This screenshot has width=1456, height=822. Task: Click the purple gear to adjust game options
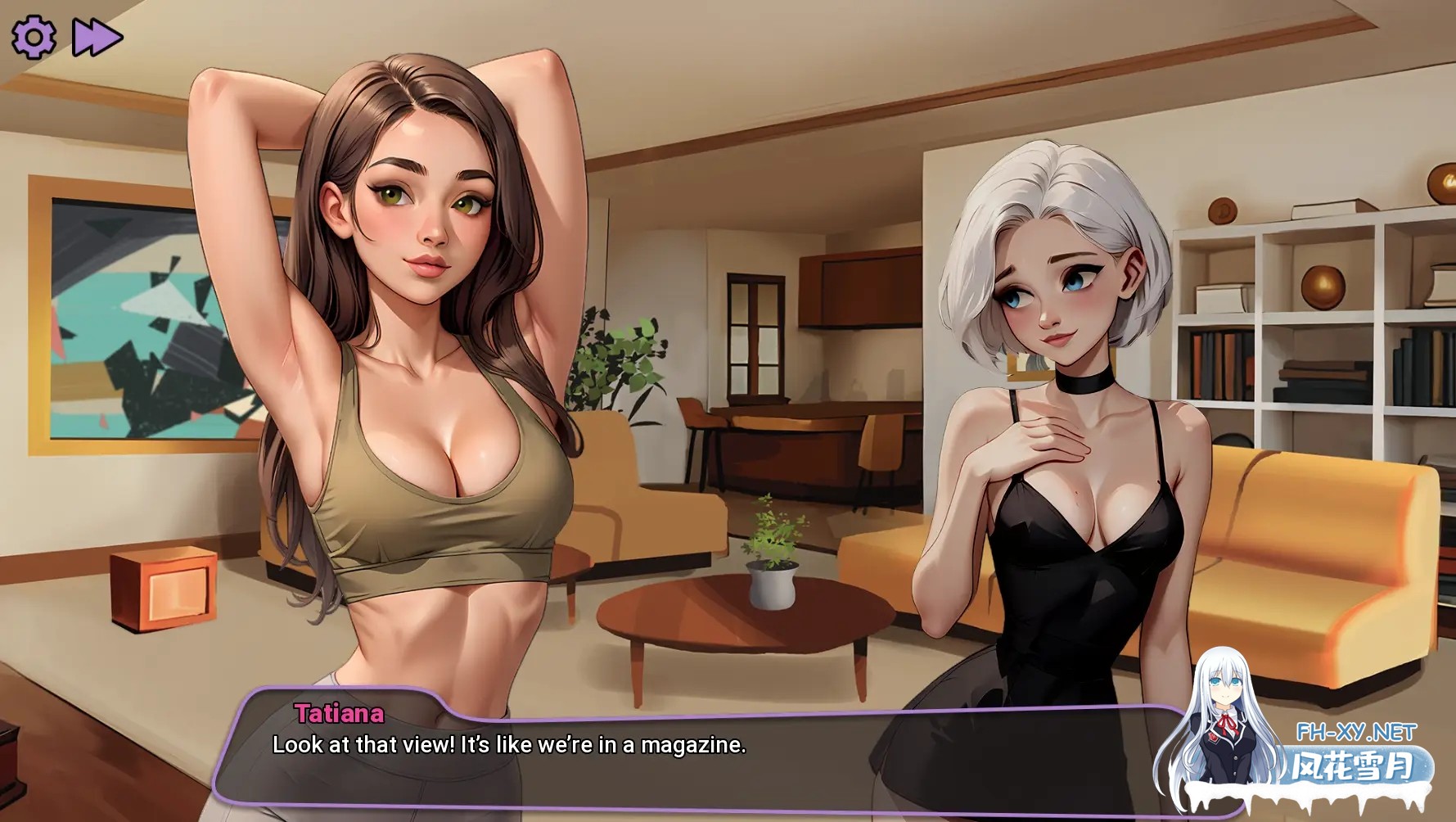(33, 34)
